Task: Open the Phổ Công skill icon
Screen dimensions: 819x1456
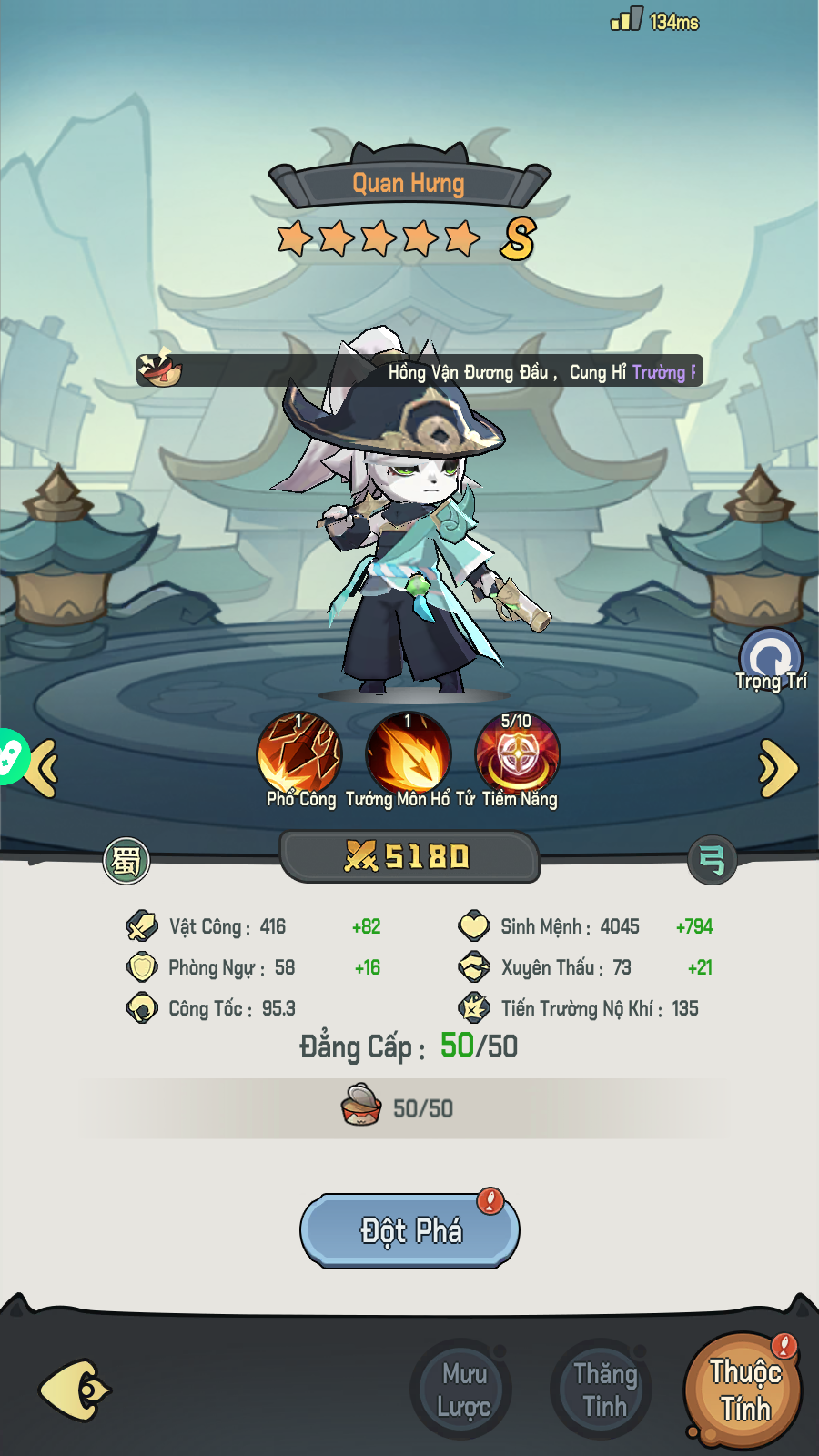Action: click(299, 754)
